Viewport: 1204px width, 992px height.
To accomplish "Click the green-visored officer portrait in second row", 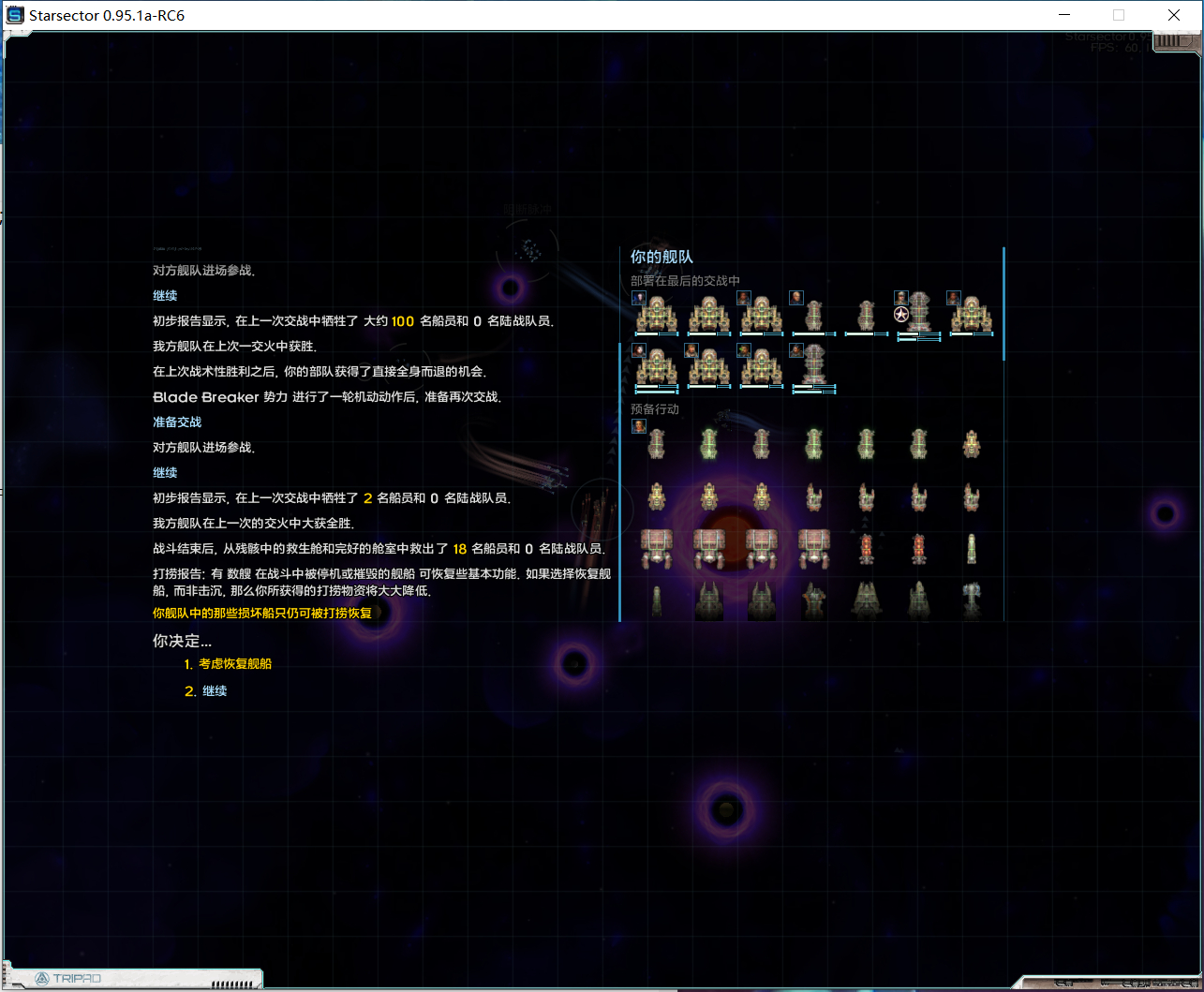I will click(744, 349).
